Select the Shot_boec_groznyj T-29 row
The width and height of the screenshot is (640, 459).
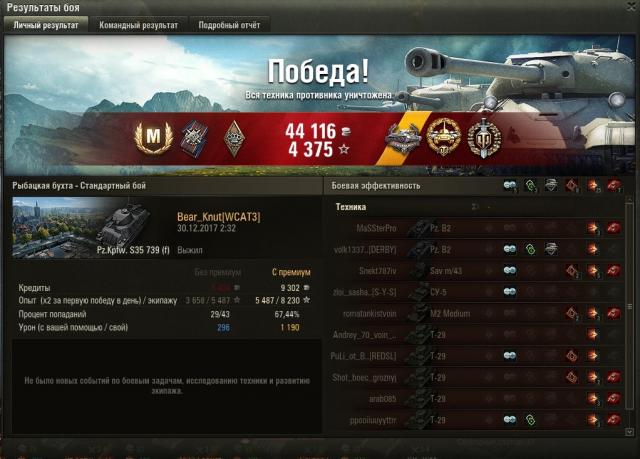pyautogui.click(x=480, y=377)
